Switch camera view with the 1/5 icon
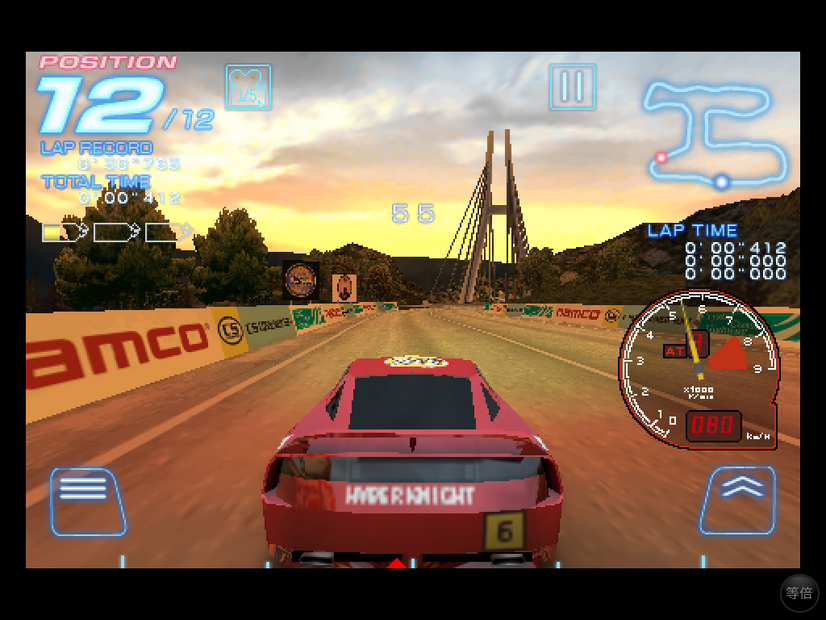Screen dimensions: 826x620 248,87
